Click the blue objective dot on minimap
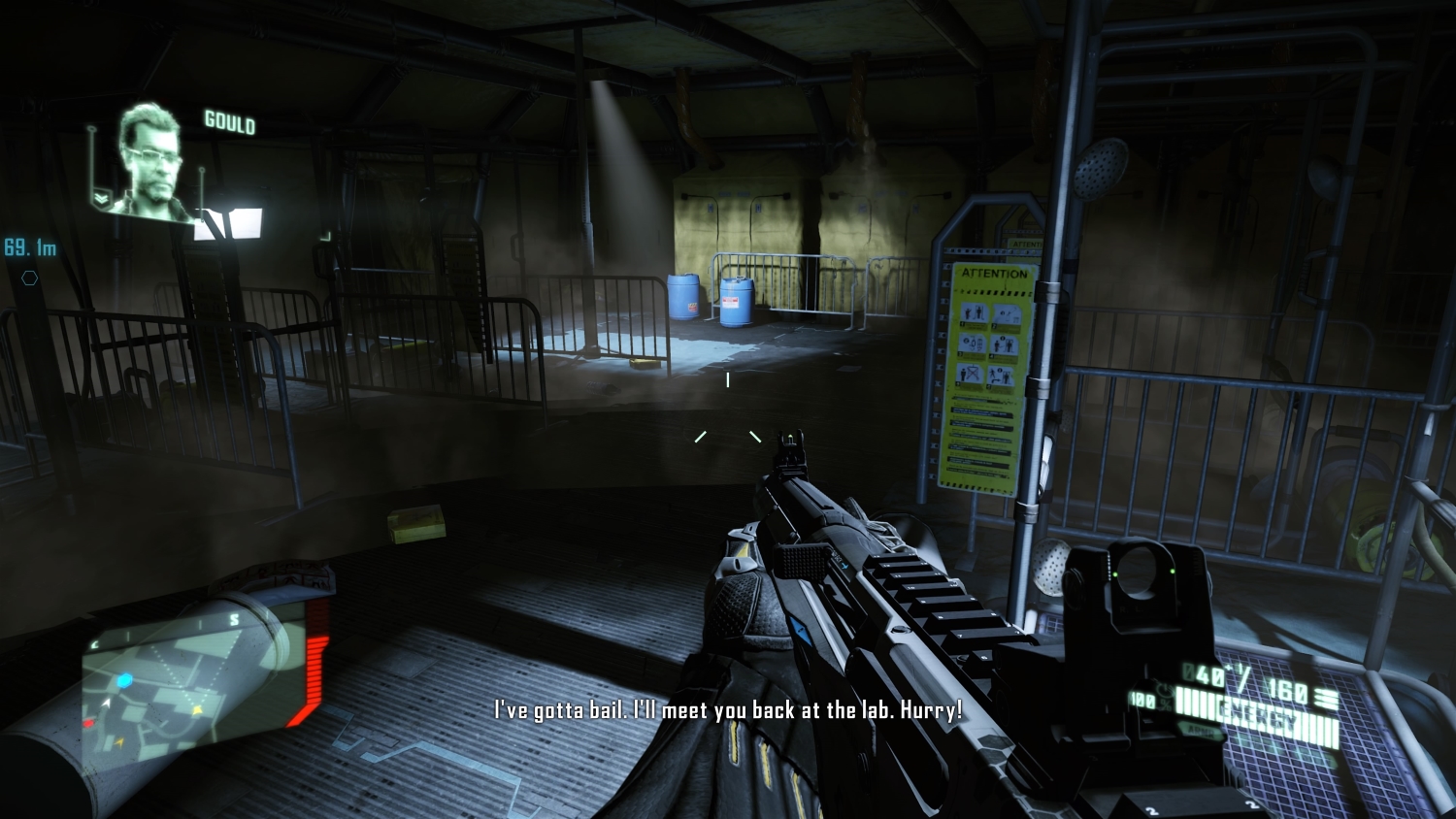The height and width of the screenshot is (819, 1456). coord(124,680)
